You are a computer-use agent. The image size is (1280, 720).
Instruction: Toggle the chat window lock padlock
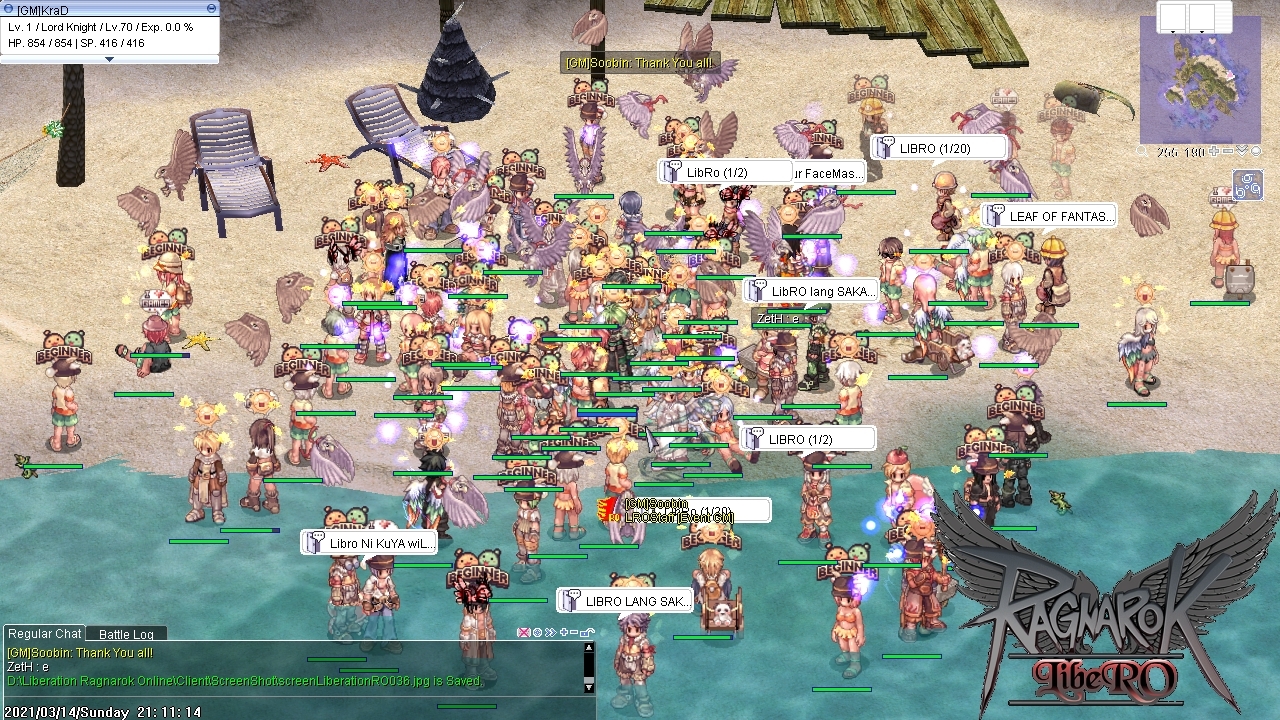(x=589, y=632)
